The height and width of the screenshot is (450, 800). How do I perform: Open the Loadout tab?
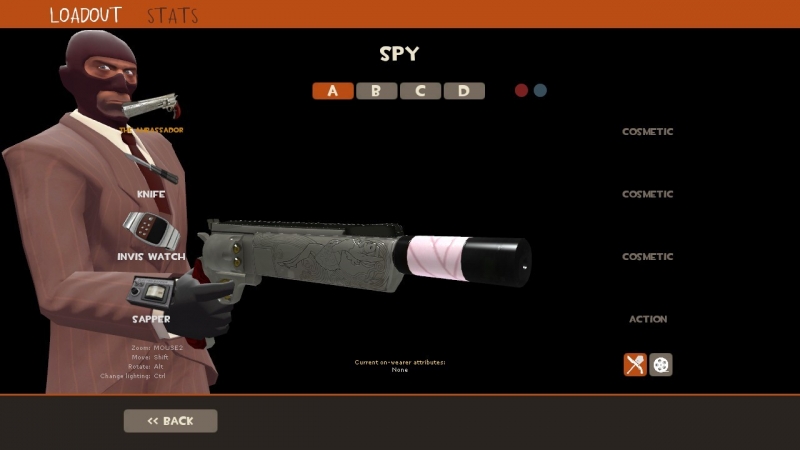tap(86, 15)
